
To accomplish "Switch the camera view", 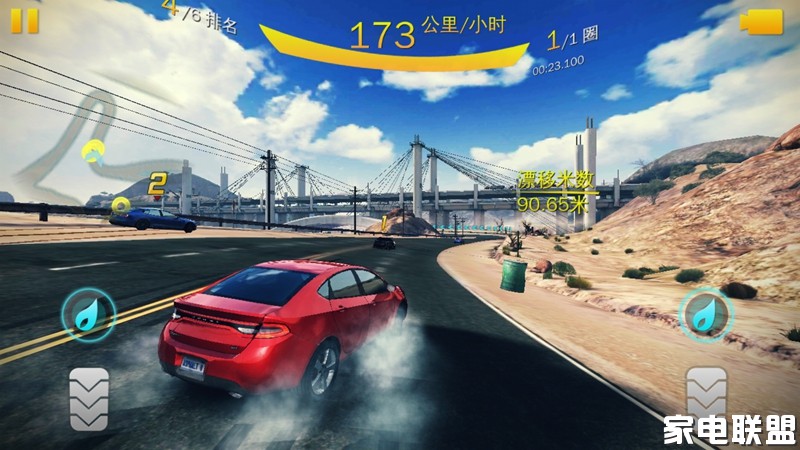I will pyautogui.click(x=761, y=21).
